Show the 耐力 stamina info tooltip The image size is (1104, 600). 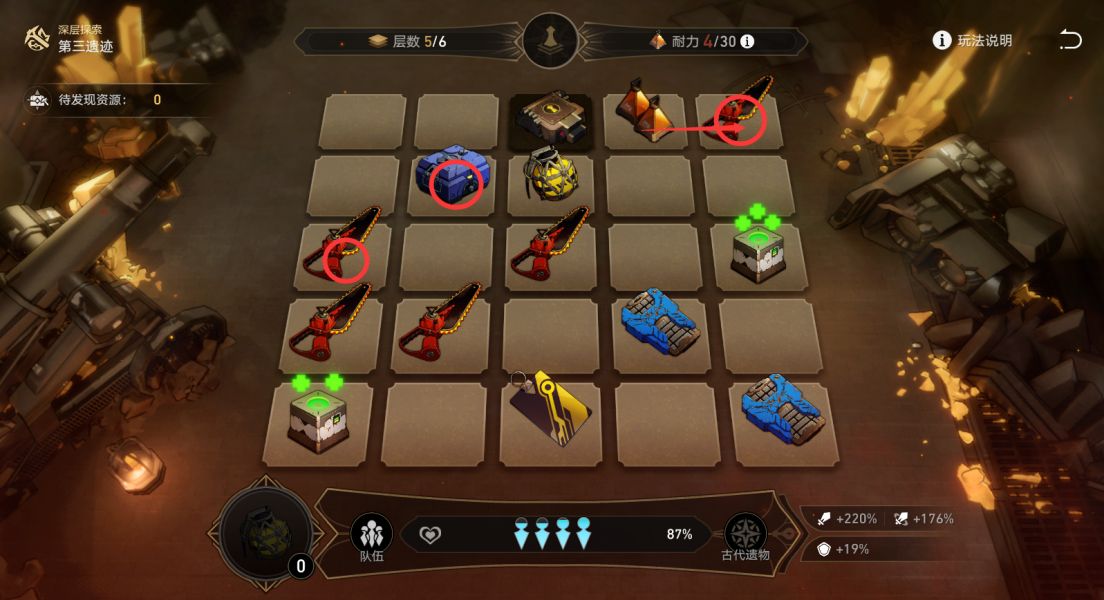pos(747,42)
